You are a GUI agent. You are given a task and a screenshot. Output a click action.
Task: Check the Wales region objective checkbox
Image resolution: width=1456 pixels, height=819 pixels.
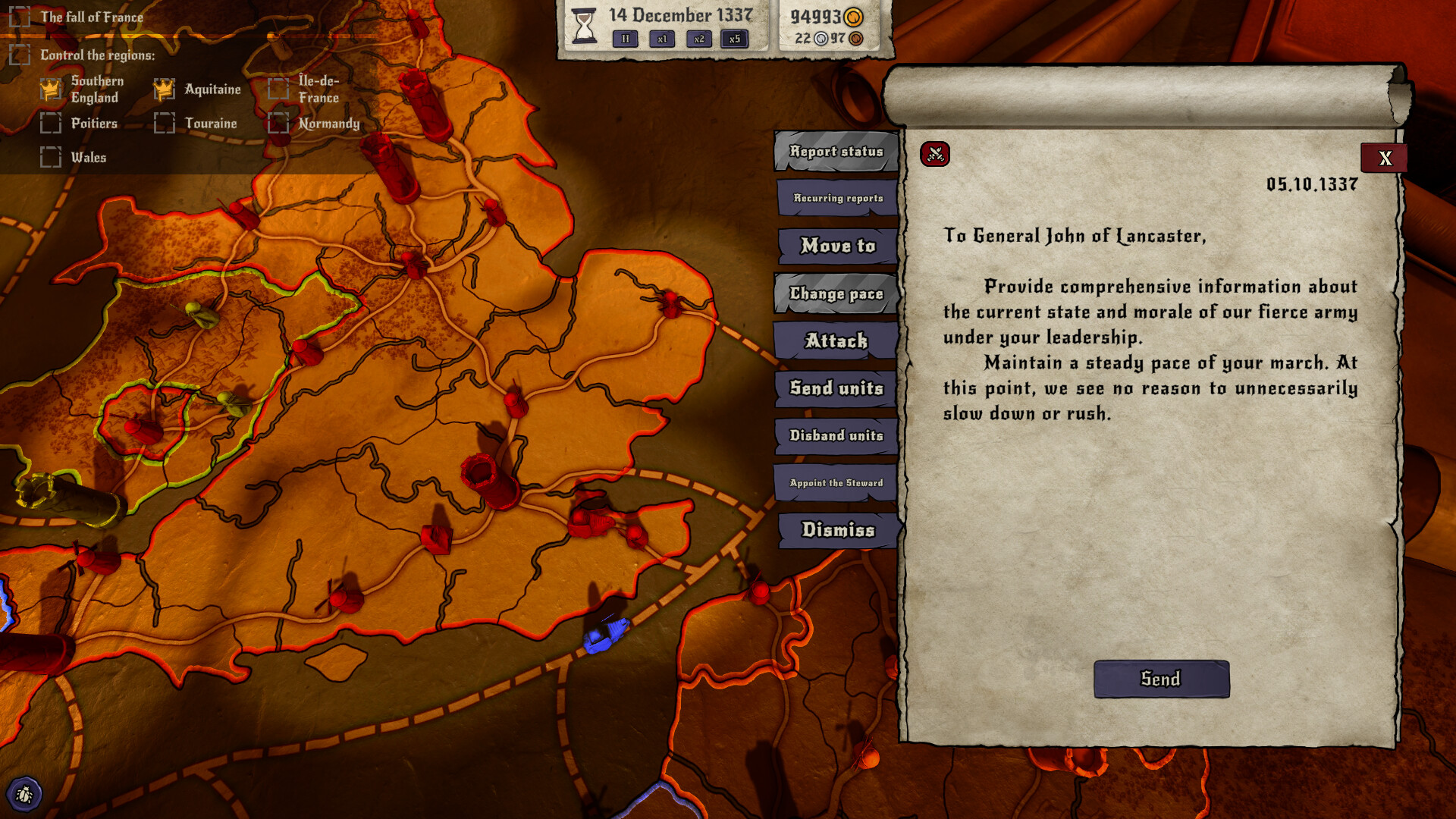(52, 157)
